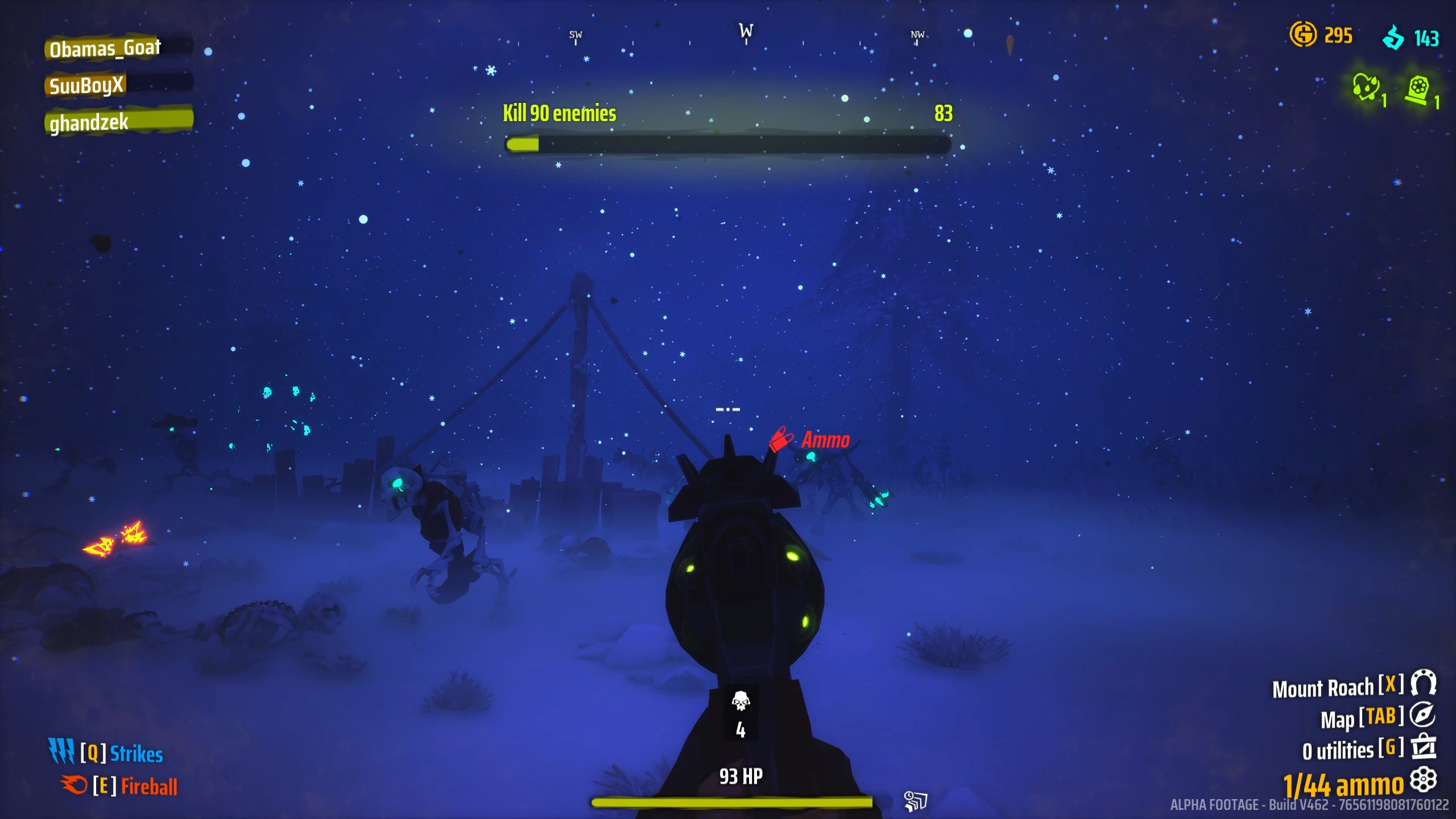
Task: Click the revolver cylinder ammo icon
Action: [x=1424, y=780]
